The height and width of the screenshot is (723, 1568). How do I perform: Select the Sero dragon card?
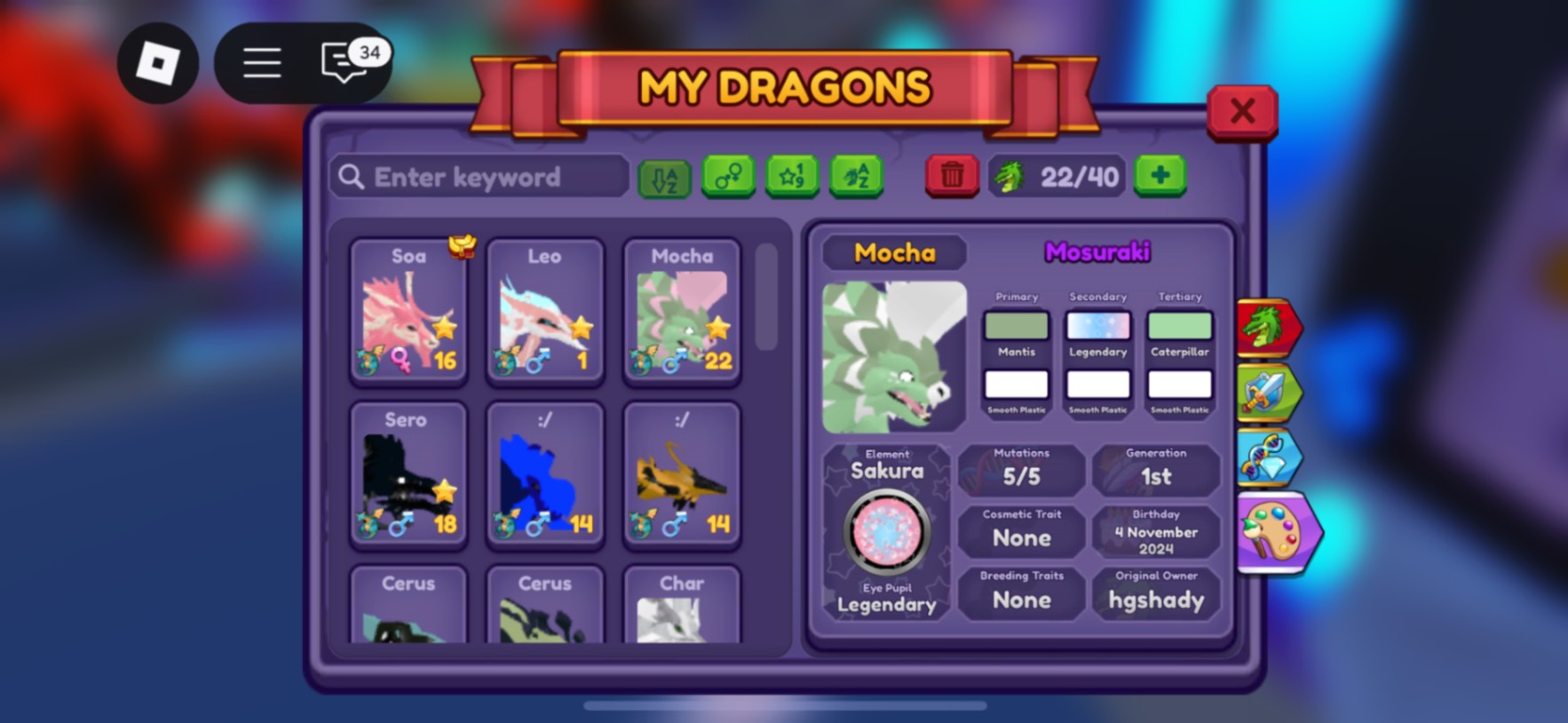click(x=408, y=475)
